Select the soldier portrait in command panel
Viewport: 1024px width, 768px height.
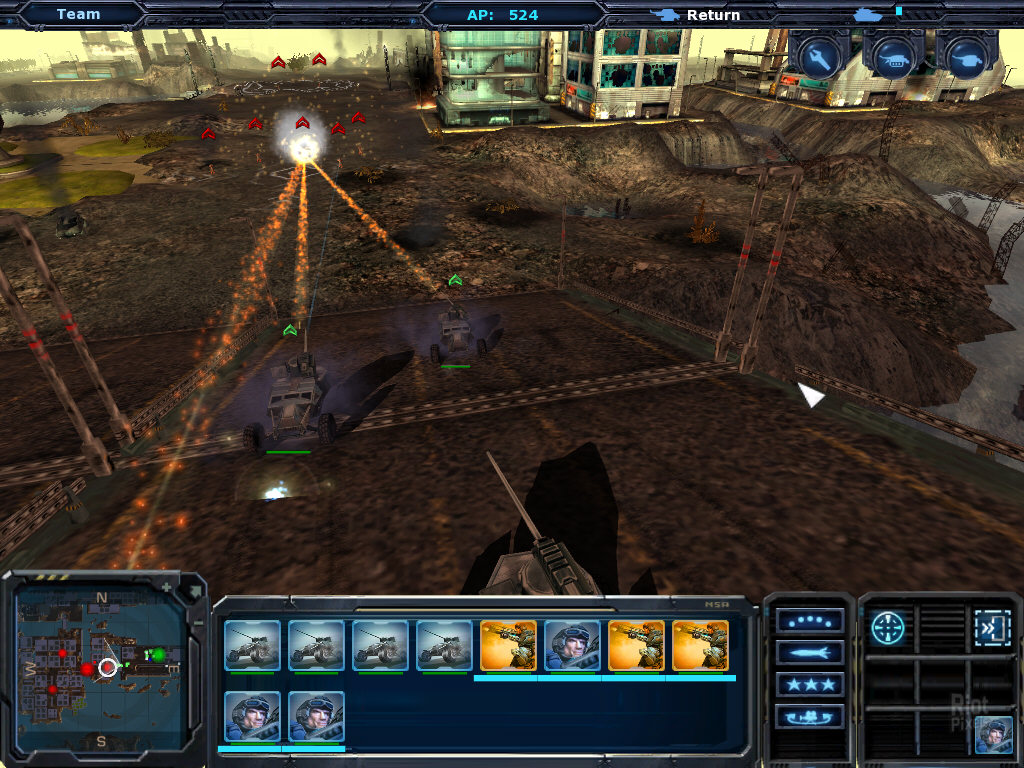click(993, 734)
